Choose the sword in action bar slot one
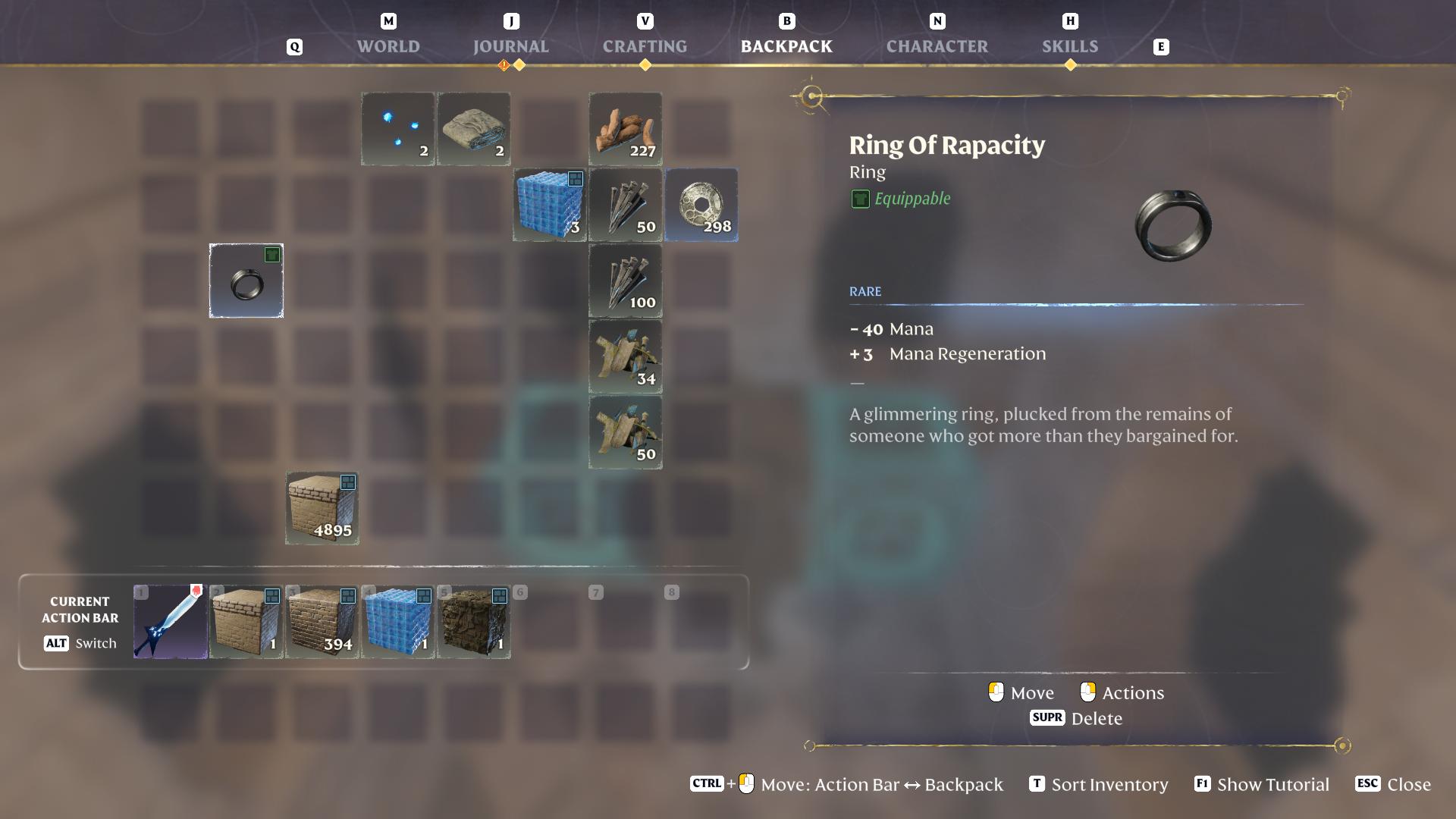This screenshot has width=1456, height=819. click(x=171, y=622)
